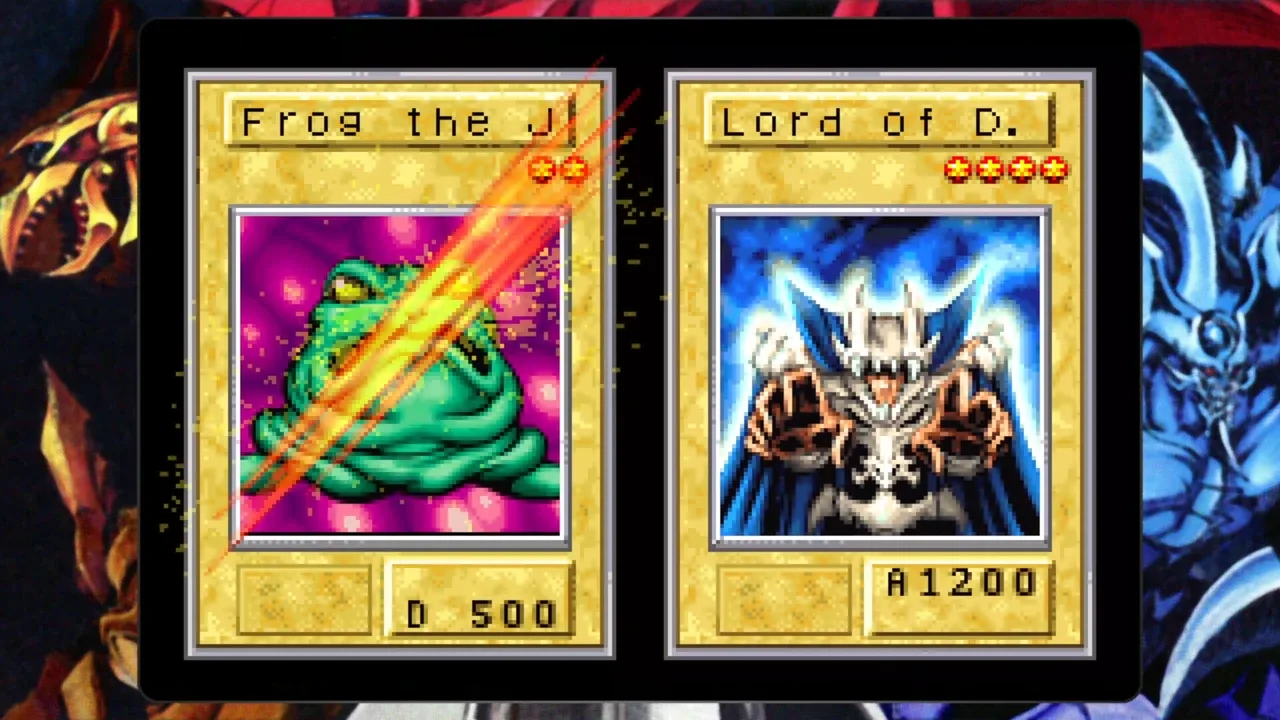Screen dimensions: 1280x720
Task: Select the Lord of D. name banner
Action: click(880, 122)
